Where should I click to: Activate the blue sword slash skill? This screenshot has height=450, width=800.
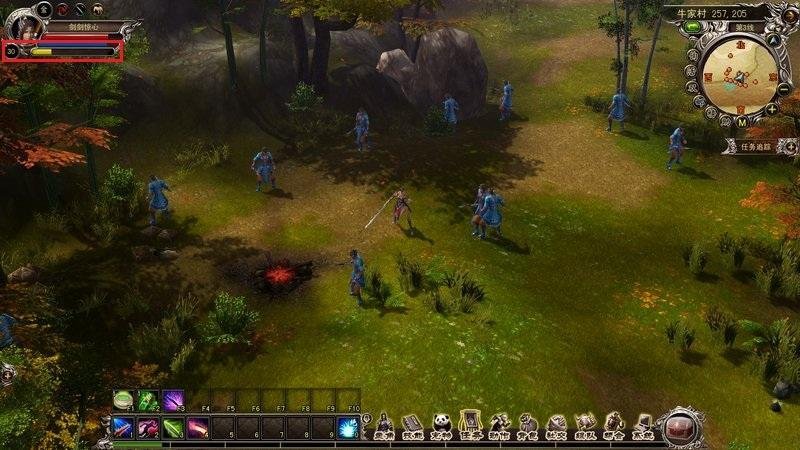[x=123, y=428]
